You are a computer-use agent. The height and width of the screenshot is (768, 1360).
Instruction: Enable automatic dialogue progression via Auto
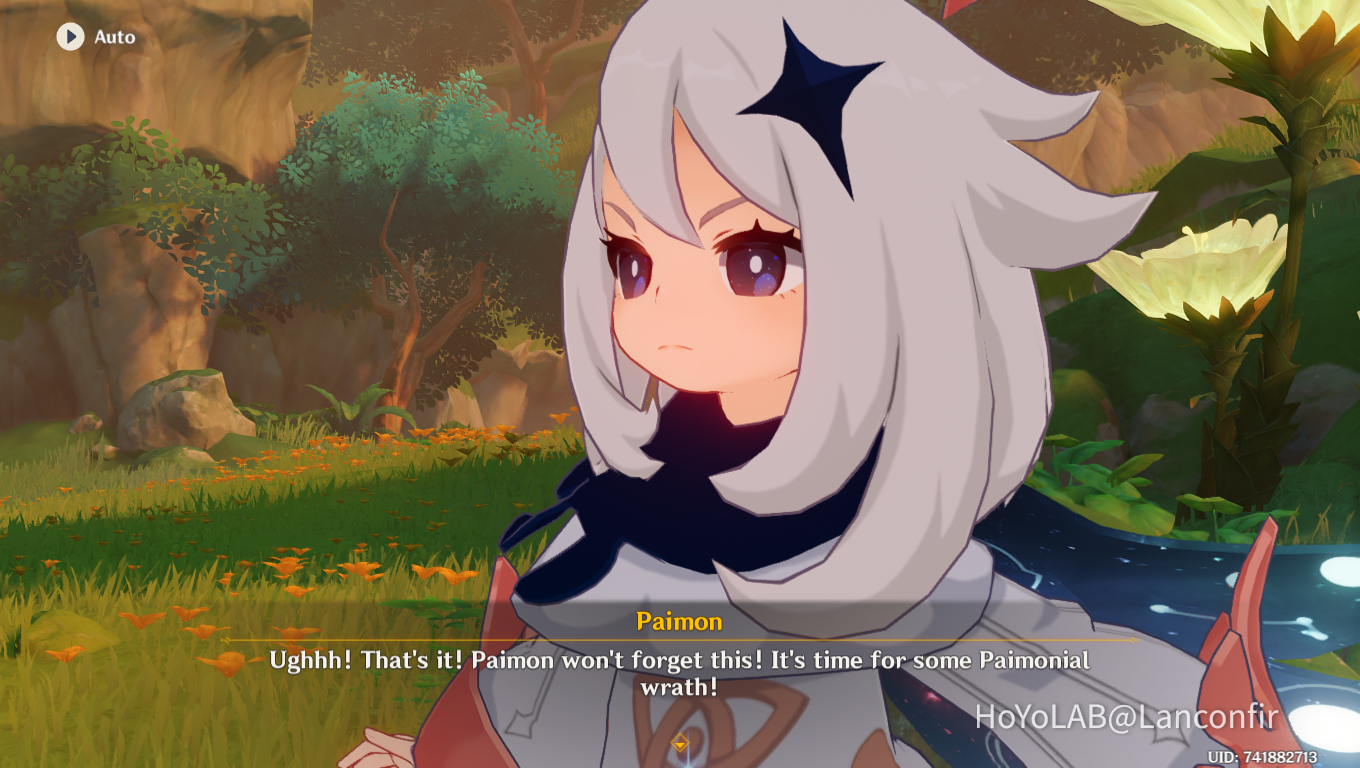pos(90,38)
